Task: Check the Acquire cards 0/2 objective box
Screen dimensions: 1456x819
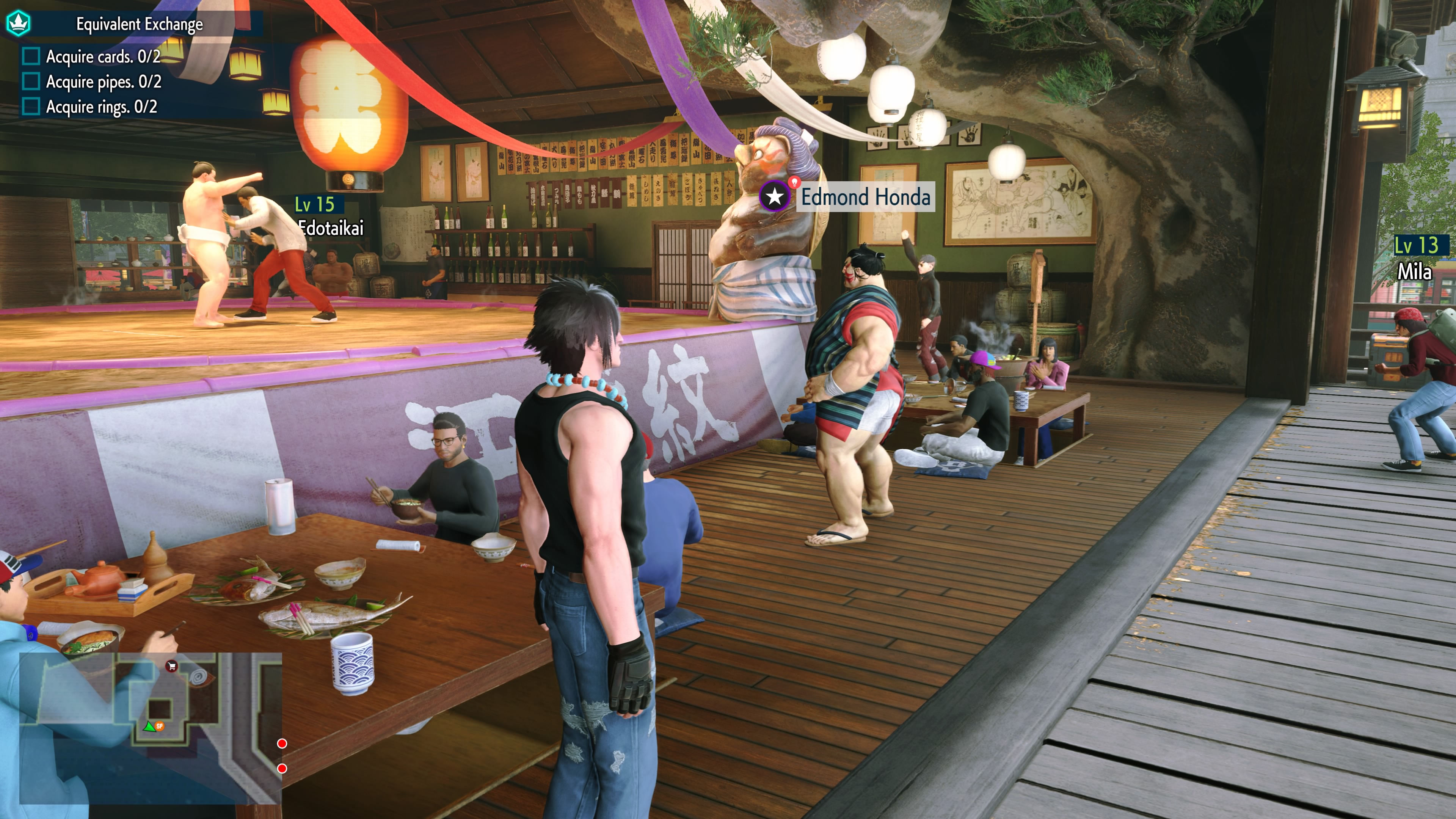Action: pos(32,56)
